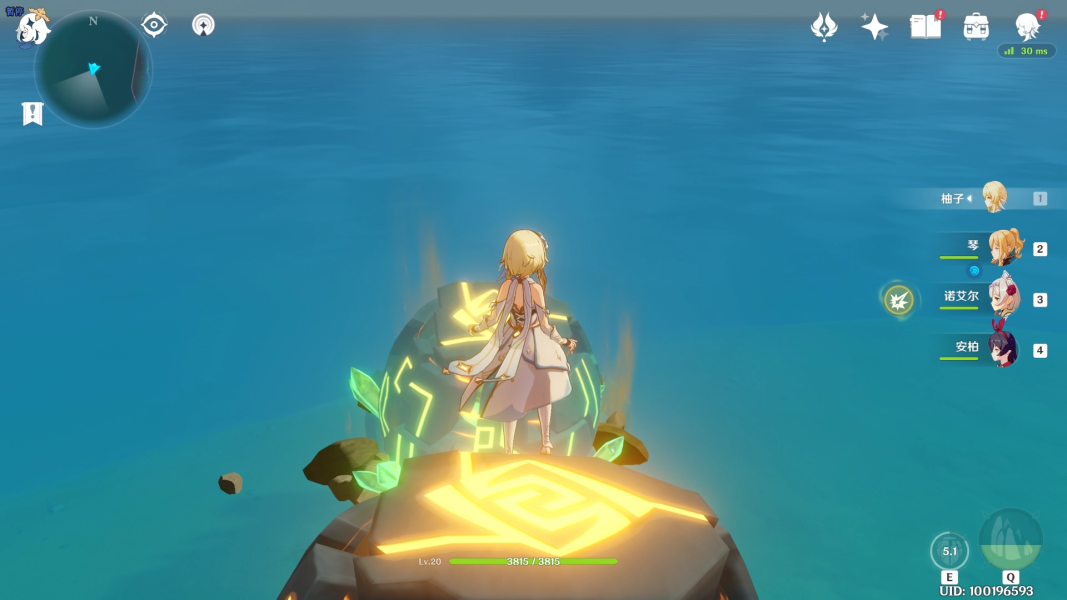Open the quest bookmark icon
Image resolution: width=1067 pixels, height=600 pixels.
point(32,113)
